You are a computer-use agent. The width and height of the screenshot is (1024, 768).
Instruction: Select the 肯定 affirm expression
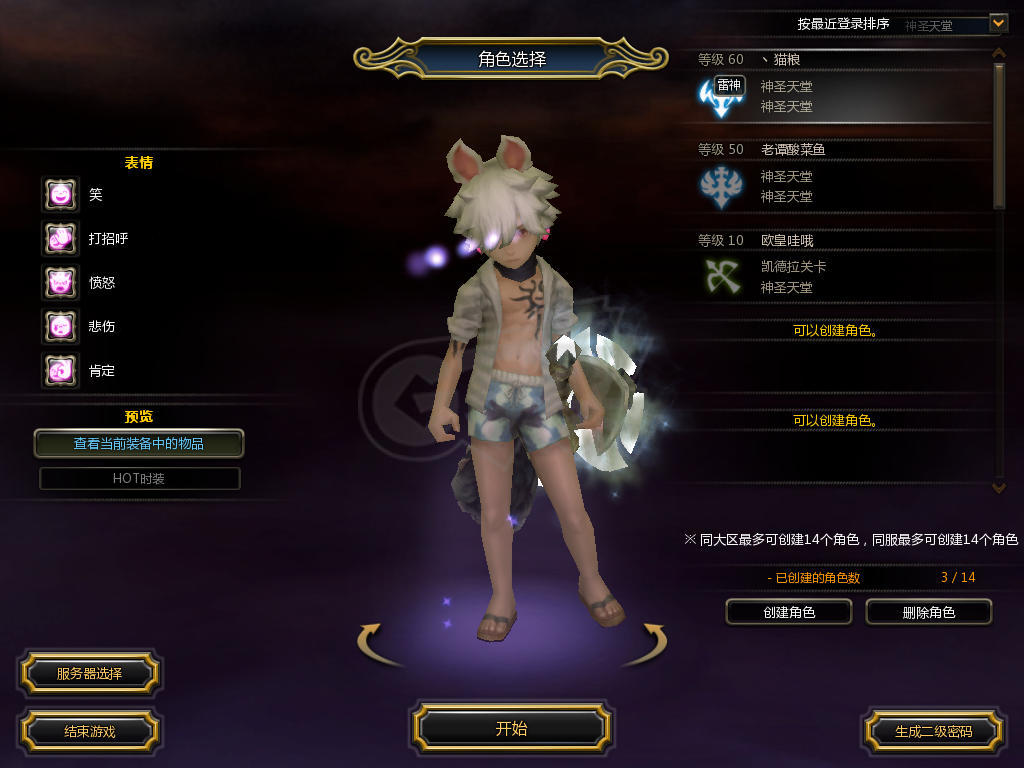[x=60, y=371]
